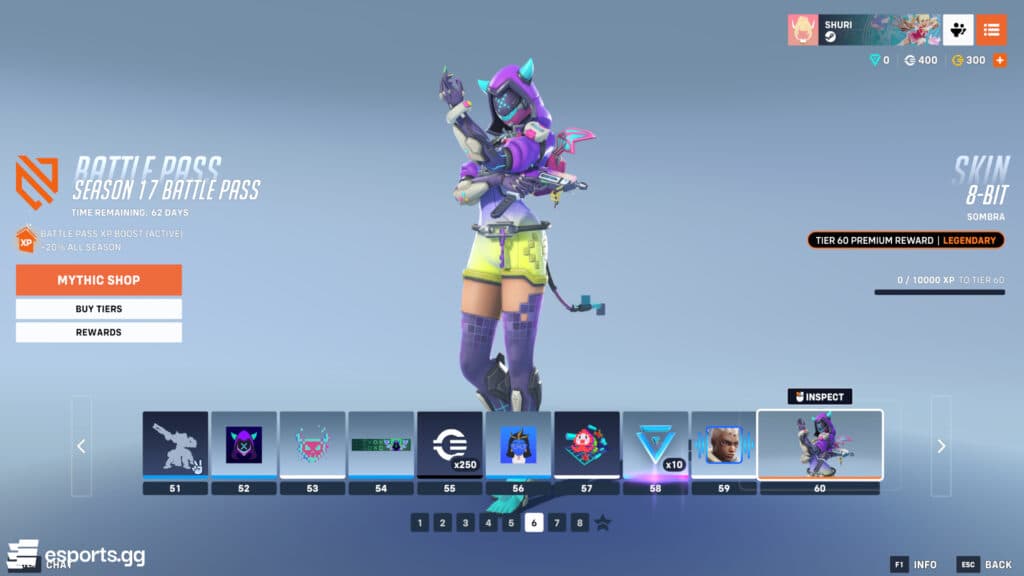The width and height of the screenshot is (1024, 576).
Task: Open the star bonus page tab
Action: tap(602, 523)
